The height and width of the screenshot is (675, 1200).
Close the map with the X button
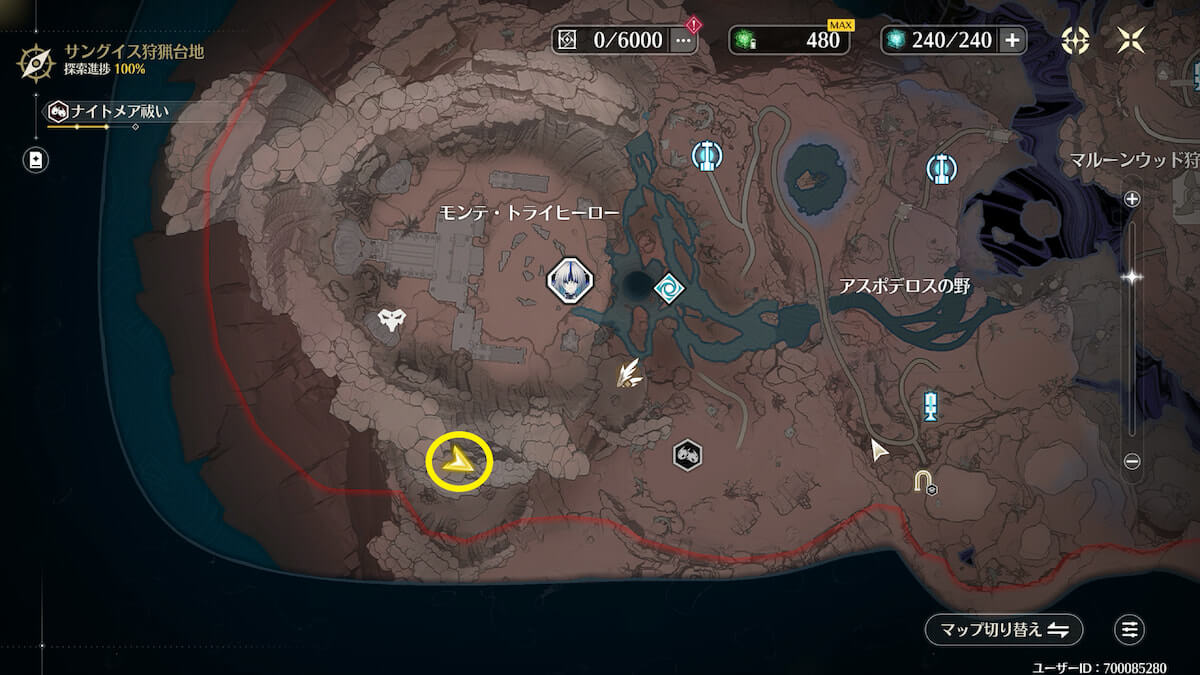pyautogui.click(x=1132, y=40)
